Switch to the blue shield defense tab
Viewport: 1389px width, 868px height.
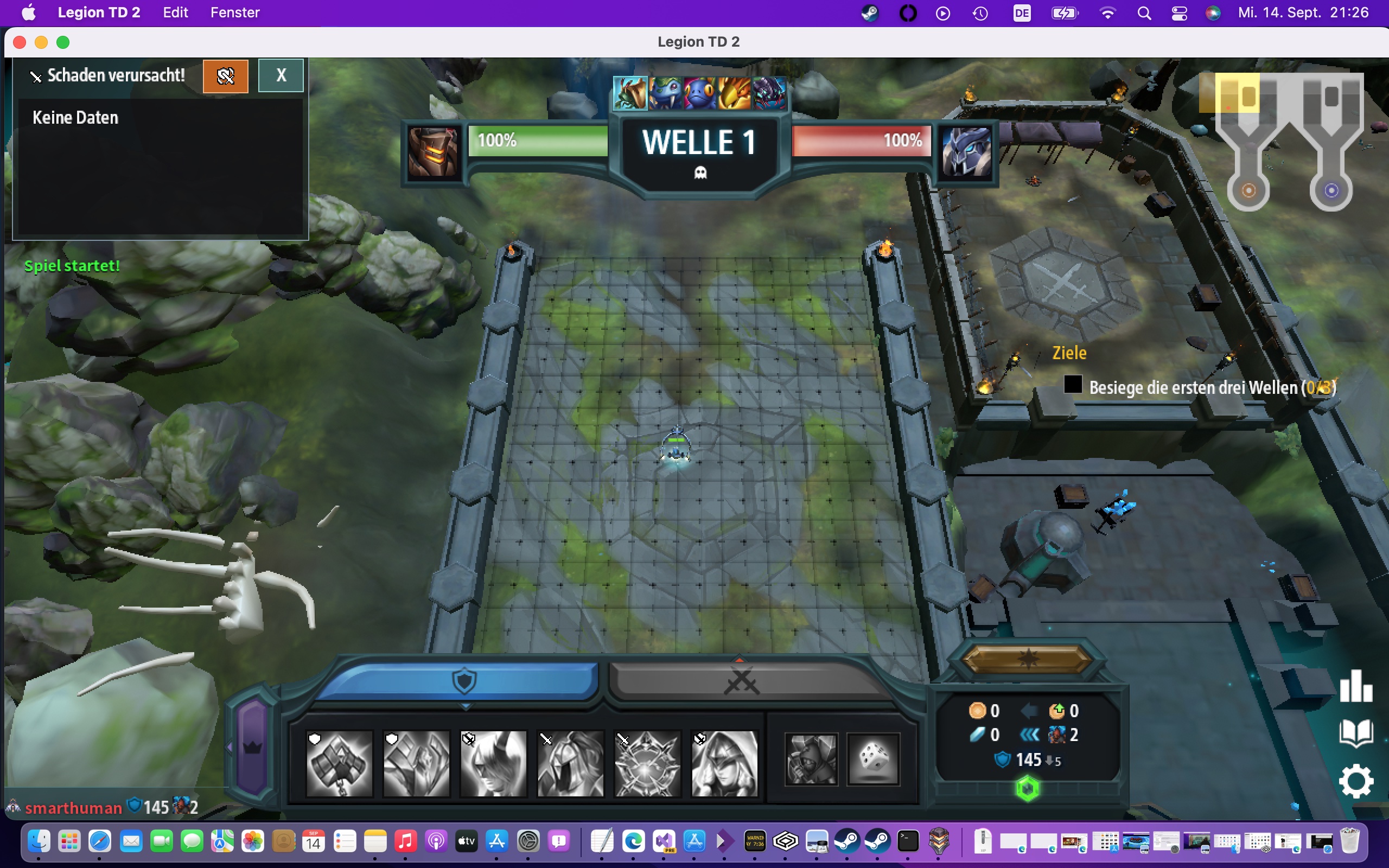click(465, 682)
